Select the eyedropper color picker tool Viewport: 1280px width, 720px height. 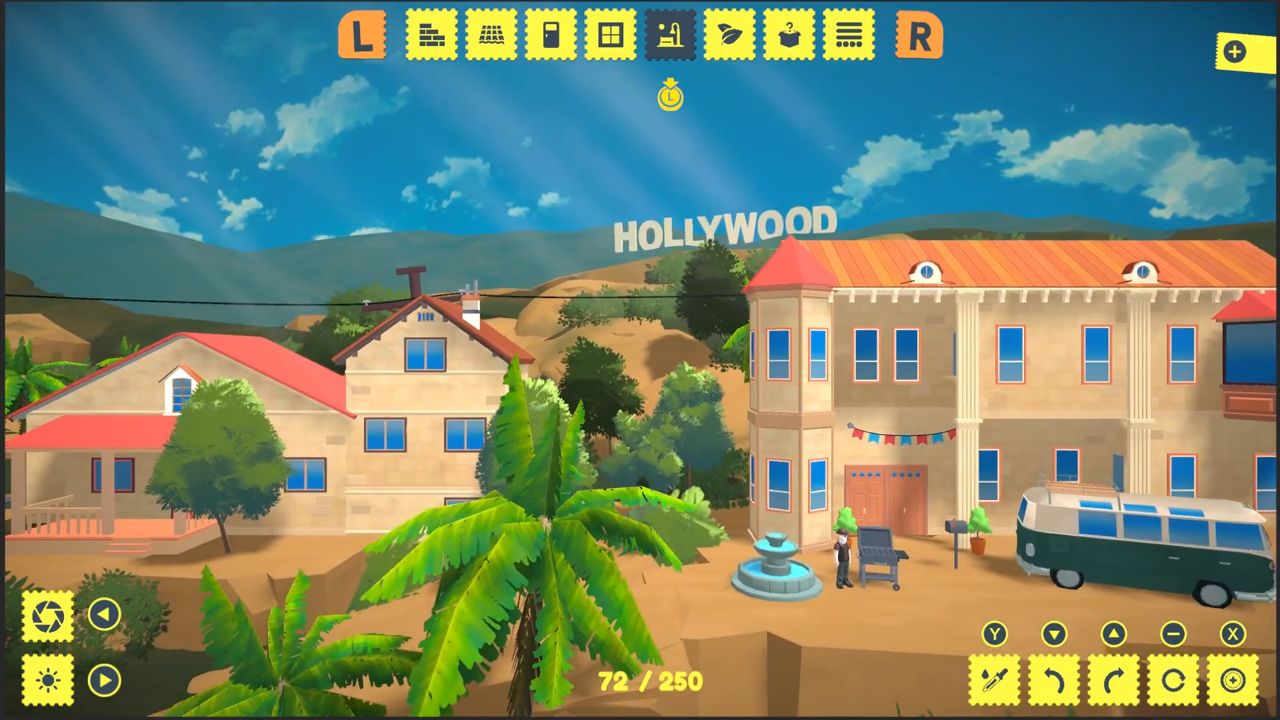click(x=993, y=678)
